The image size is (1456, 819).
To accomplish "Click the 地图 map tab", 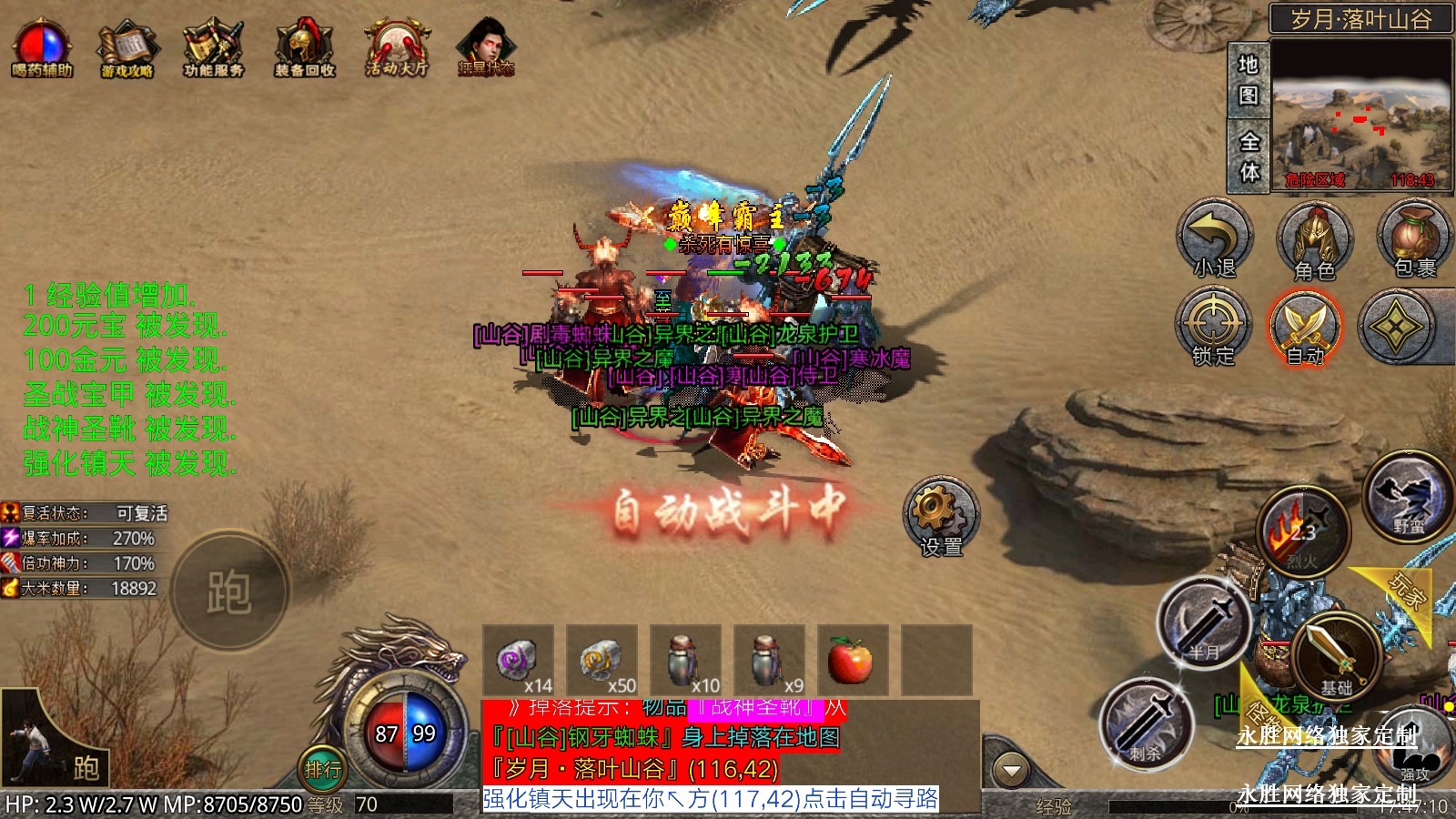I will 1248,79.
